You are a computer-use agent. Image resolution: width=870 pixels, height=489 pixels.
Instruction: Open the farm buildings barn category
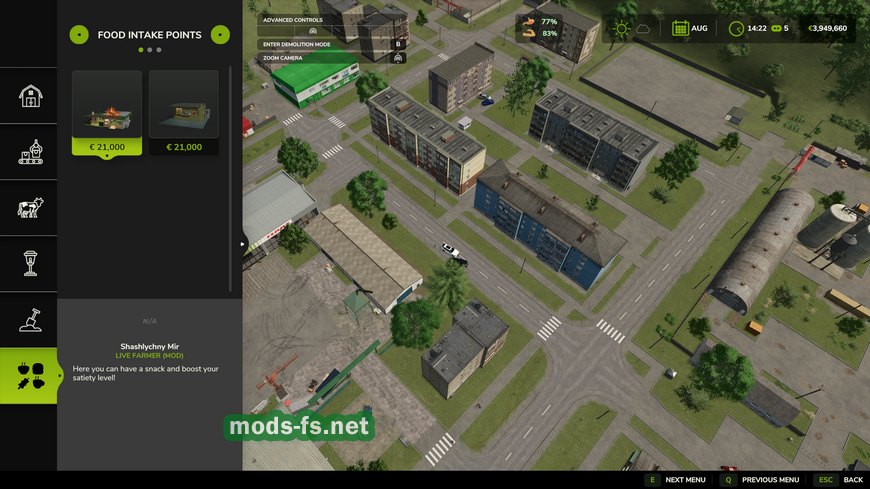29,96
